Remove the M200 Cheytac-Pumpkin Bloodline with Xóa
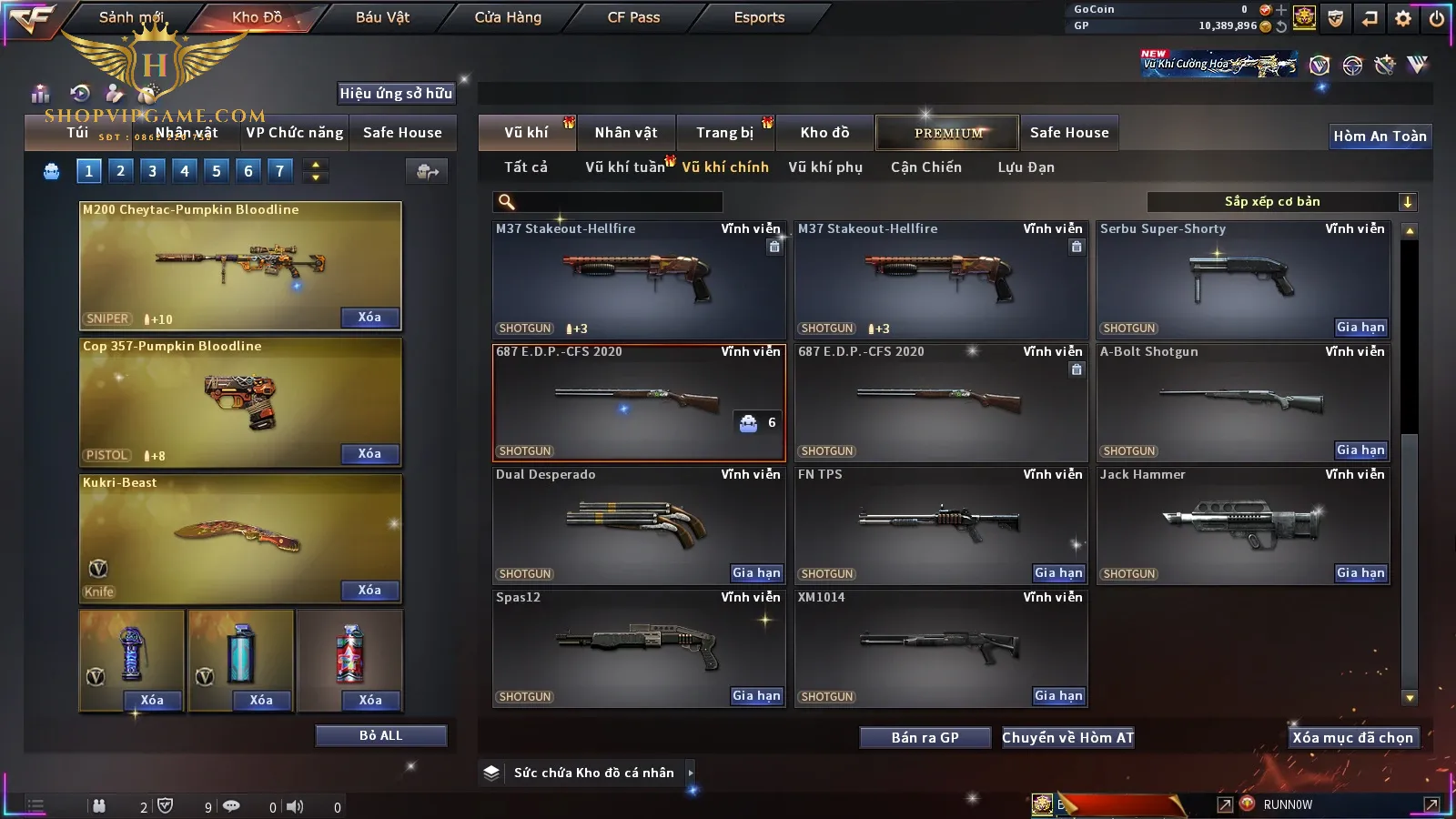 [369, 318]
